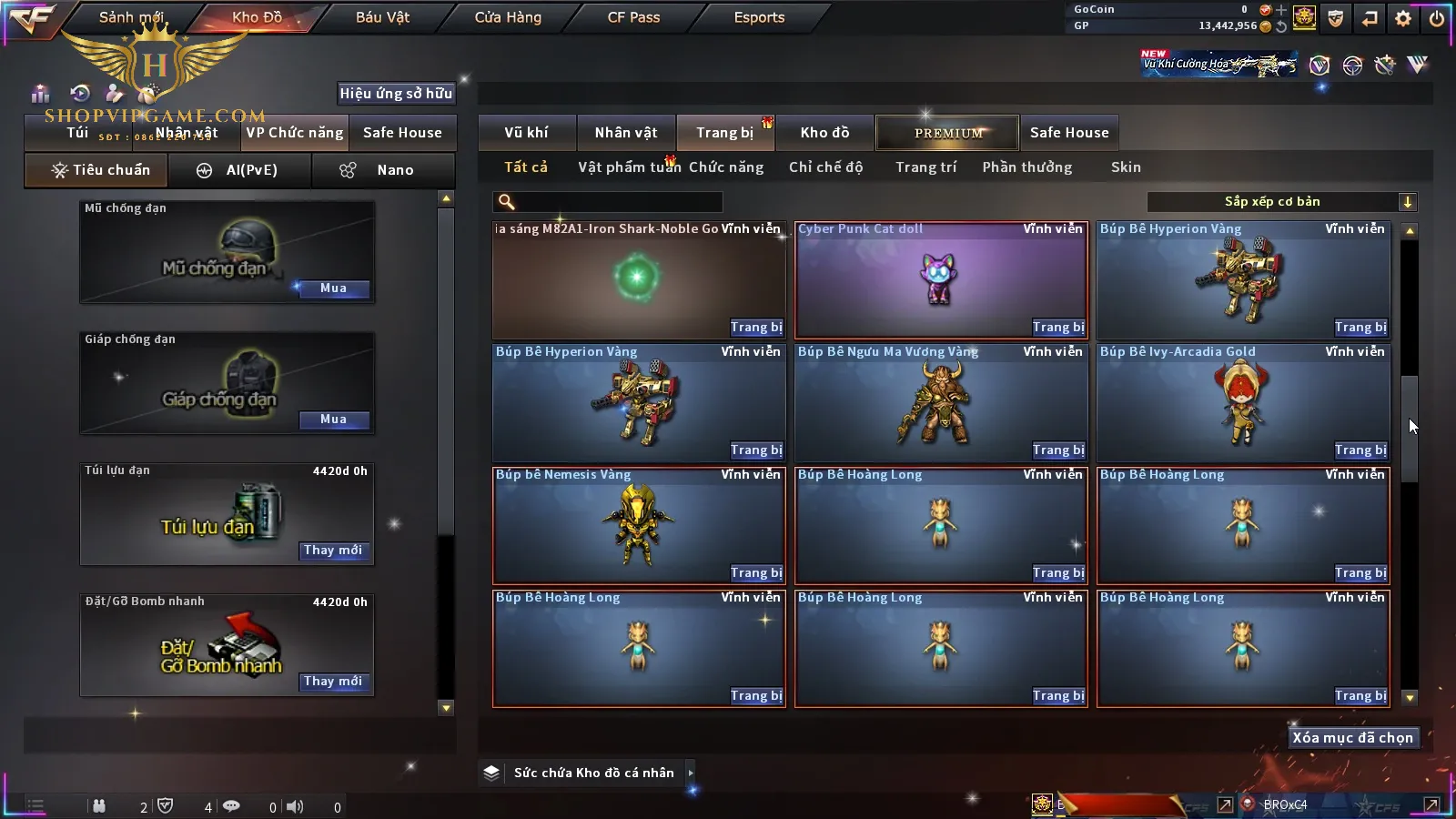Renew the Túi lựu đạn item
Viewport: 1456px width, 819px height.
tap(333, 551)
